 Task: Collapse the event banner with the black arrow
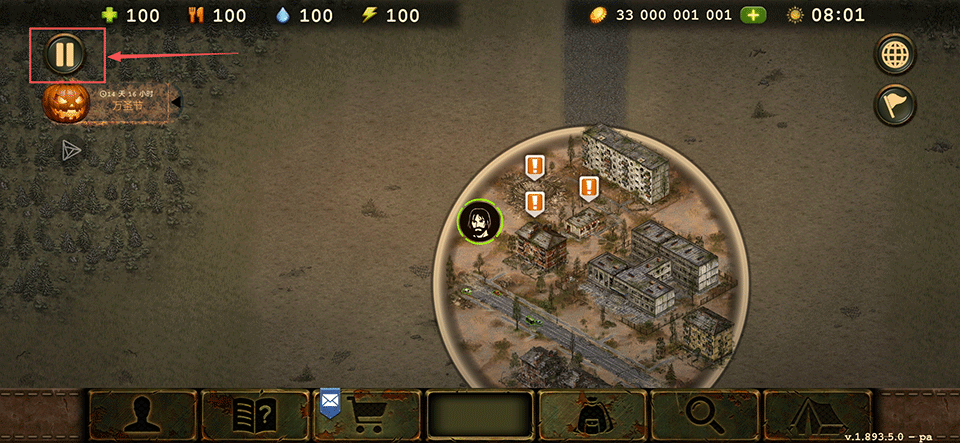point(176,102)
